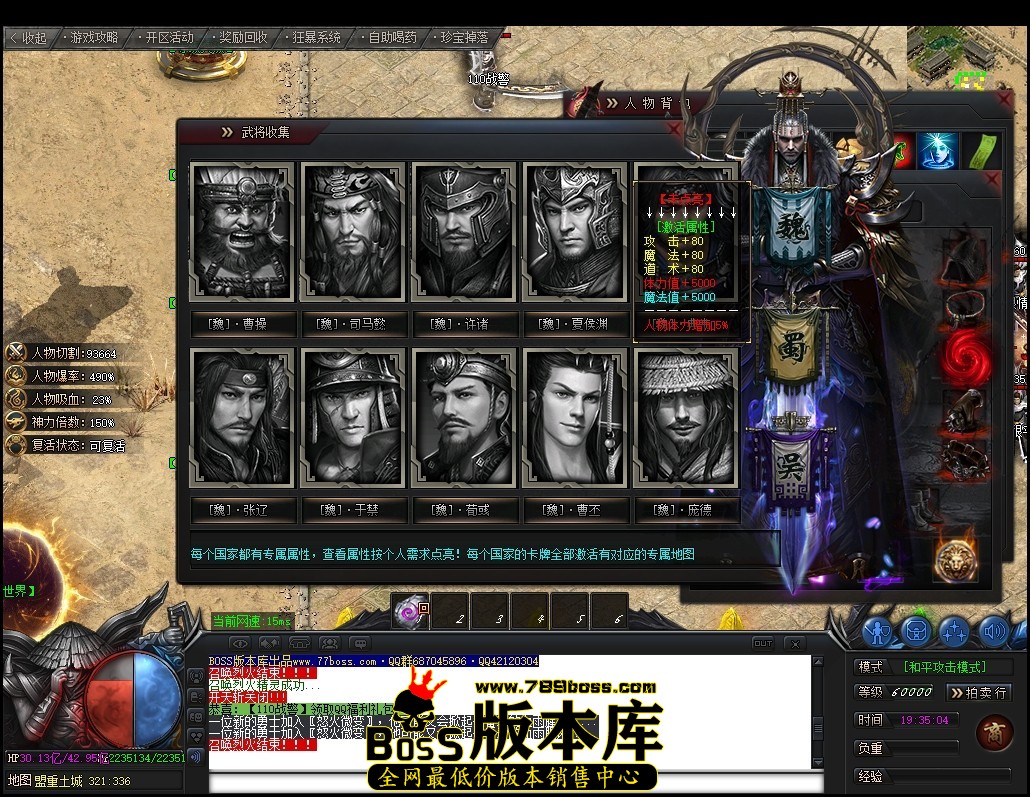The image size is (1030, 797).
Task: Choose the 曹丕 general portrait
Action: [574, 417]
